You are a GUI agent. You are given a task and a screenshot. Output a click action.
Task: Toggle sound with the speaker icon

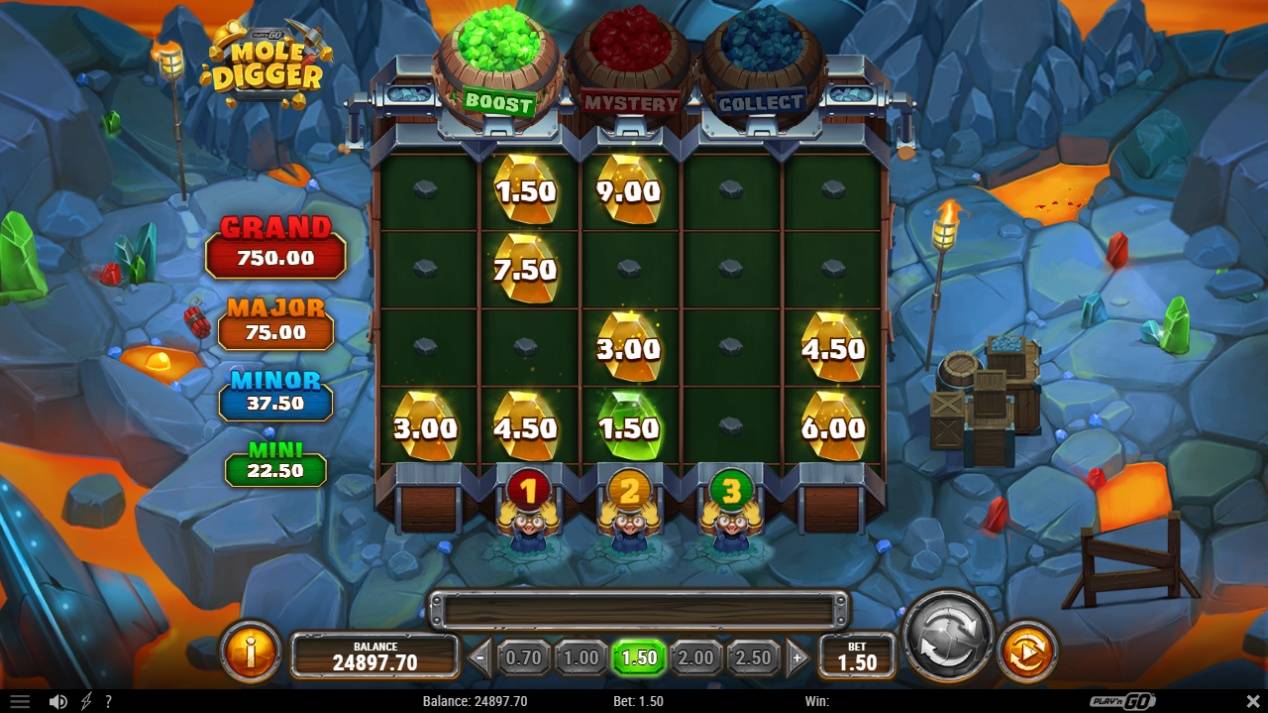[58, 702]
